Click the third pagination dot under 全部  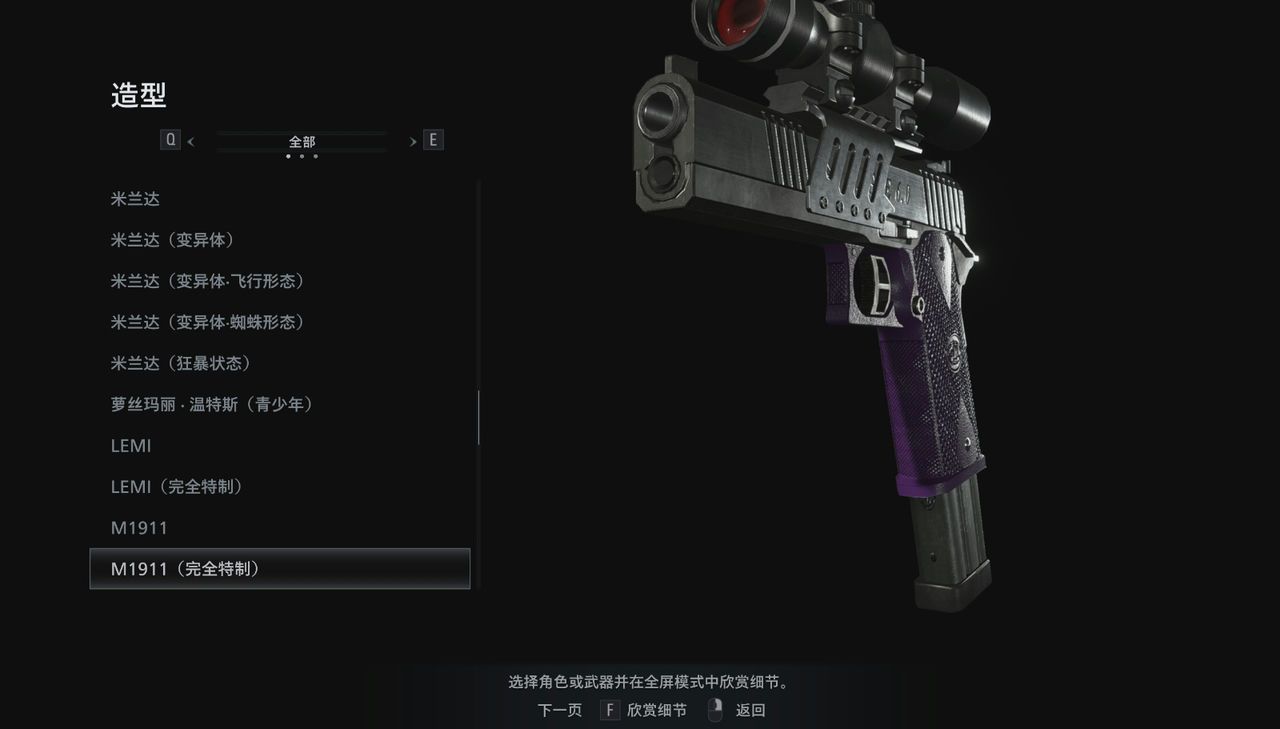315,158
